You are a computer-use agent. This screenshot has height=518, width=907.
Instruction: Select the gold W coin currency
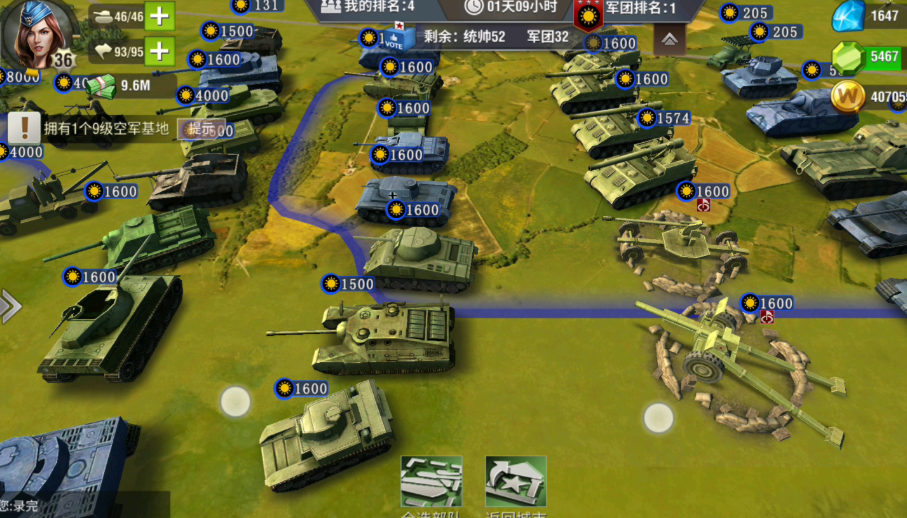click(848, 97)
